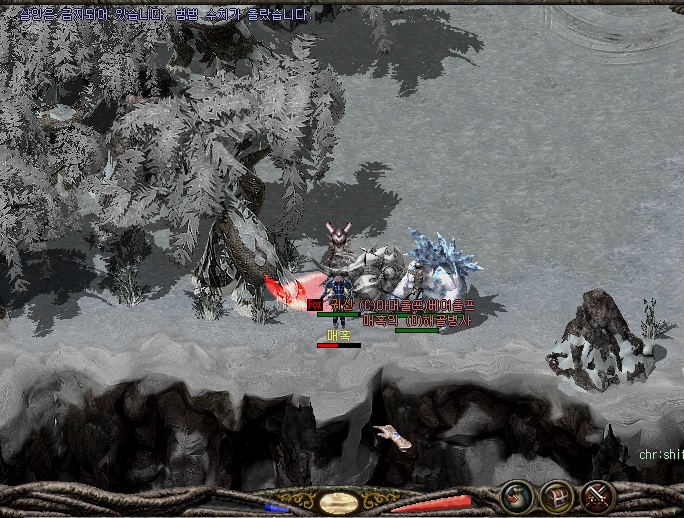The image size is (684, 518).
Task: Open the pouch bag round button
Action: [x=517, y=495]
